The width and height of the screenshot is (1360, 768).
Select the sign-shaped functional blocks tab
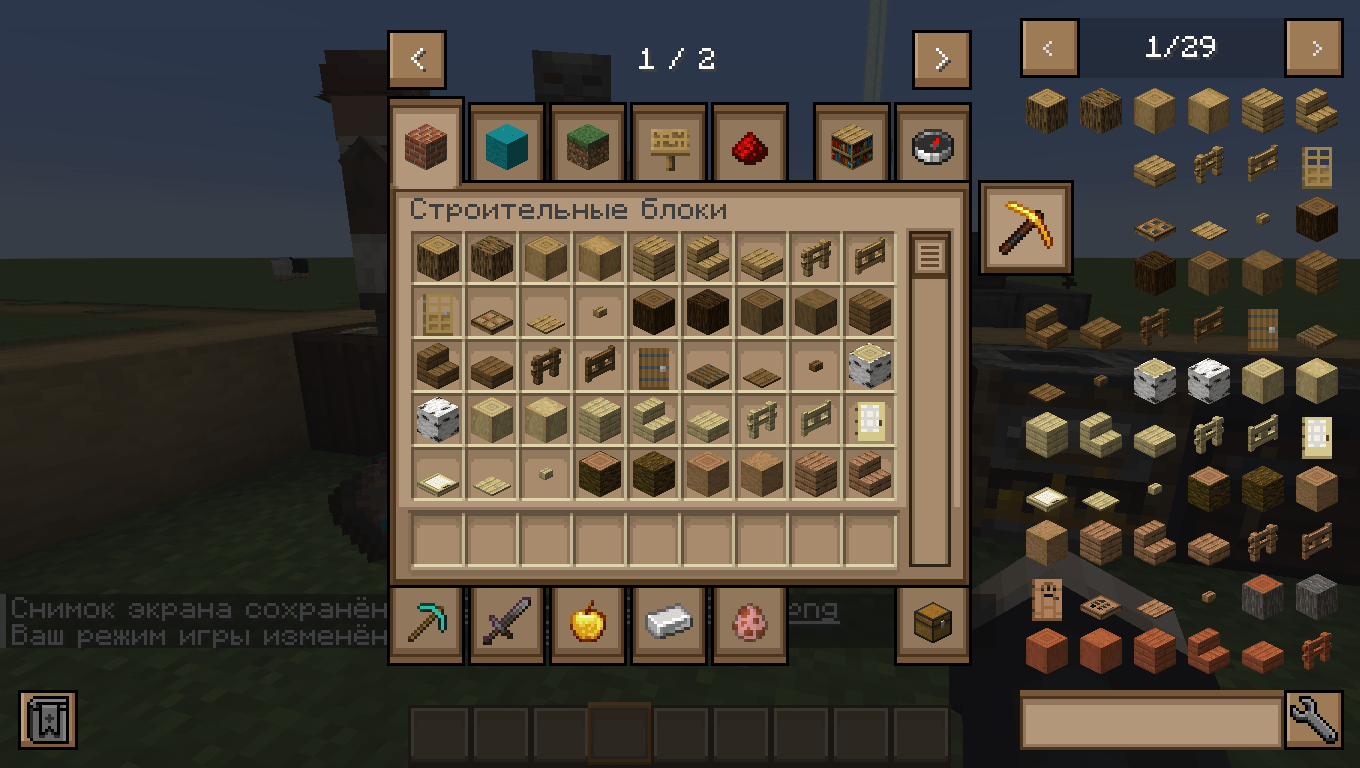point(668,143)
